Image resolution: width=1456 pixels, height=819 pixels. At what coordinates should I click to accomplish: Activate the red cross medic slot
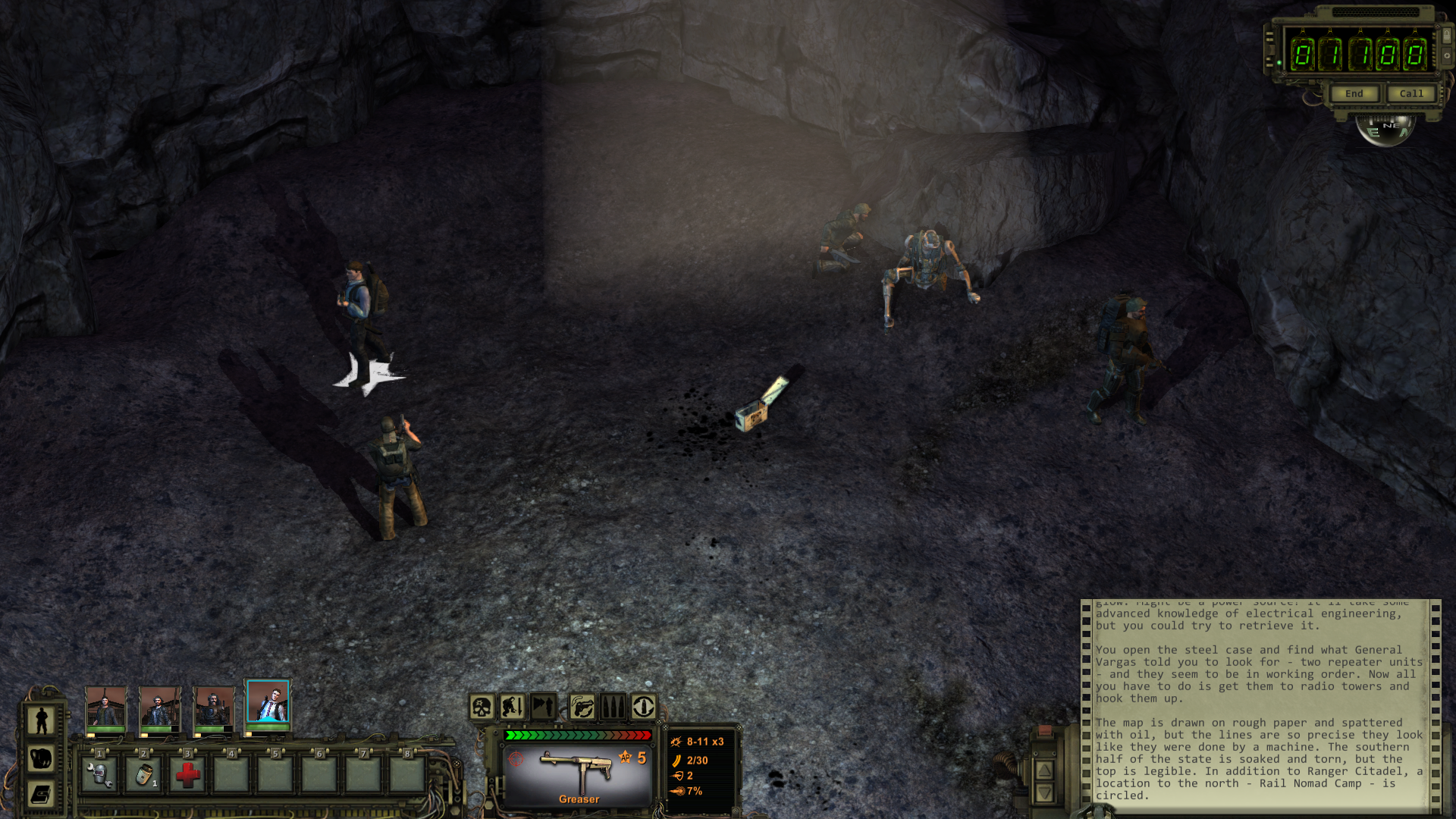coord(187,774)
